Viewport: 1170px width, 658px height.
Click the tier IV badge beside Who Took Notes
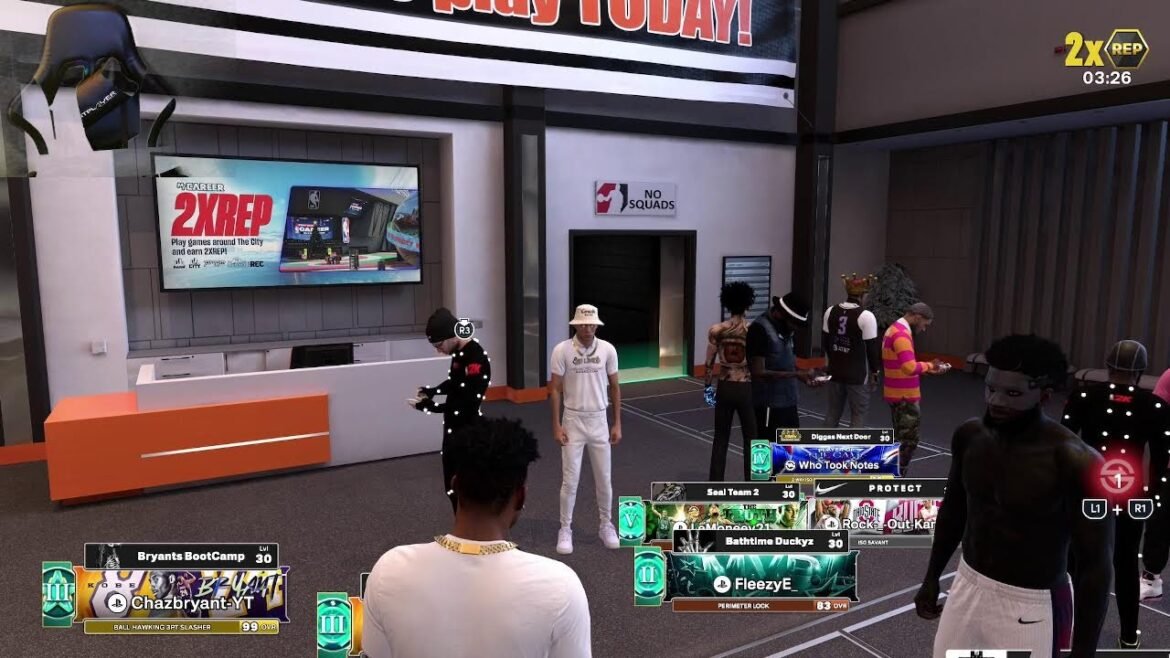pos(761,459)
